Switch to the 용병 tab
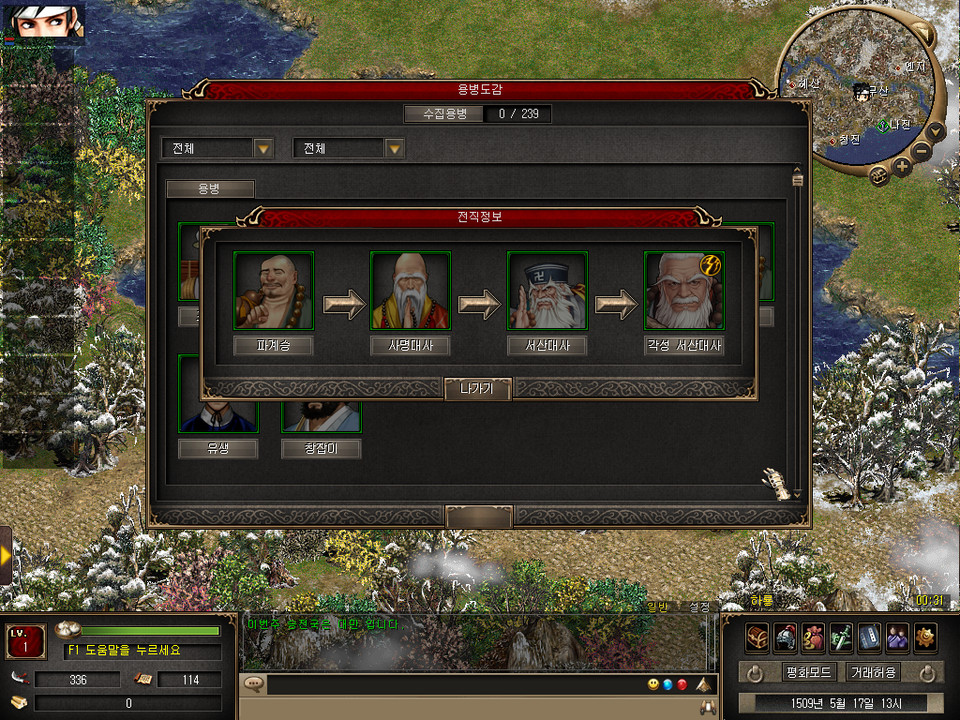The image size is (960, 720). pos(210,188)
